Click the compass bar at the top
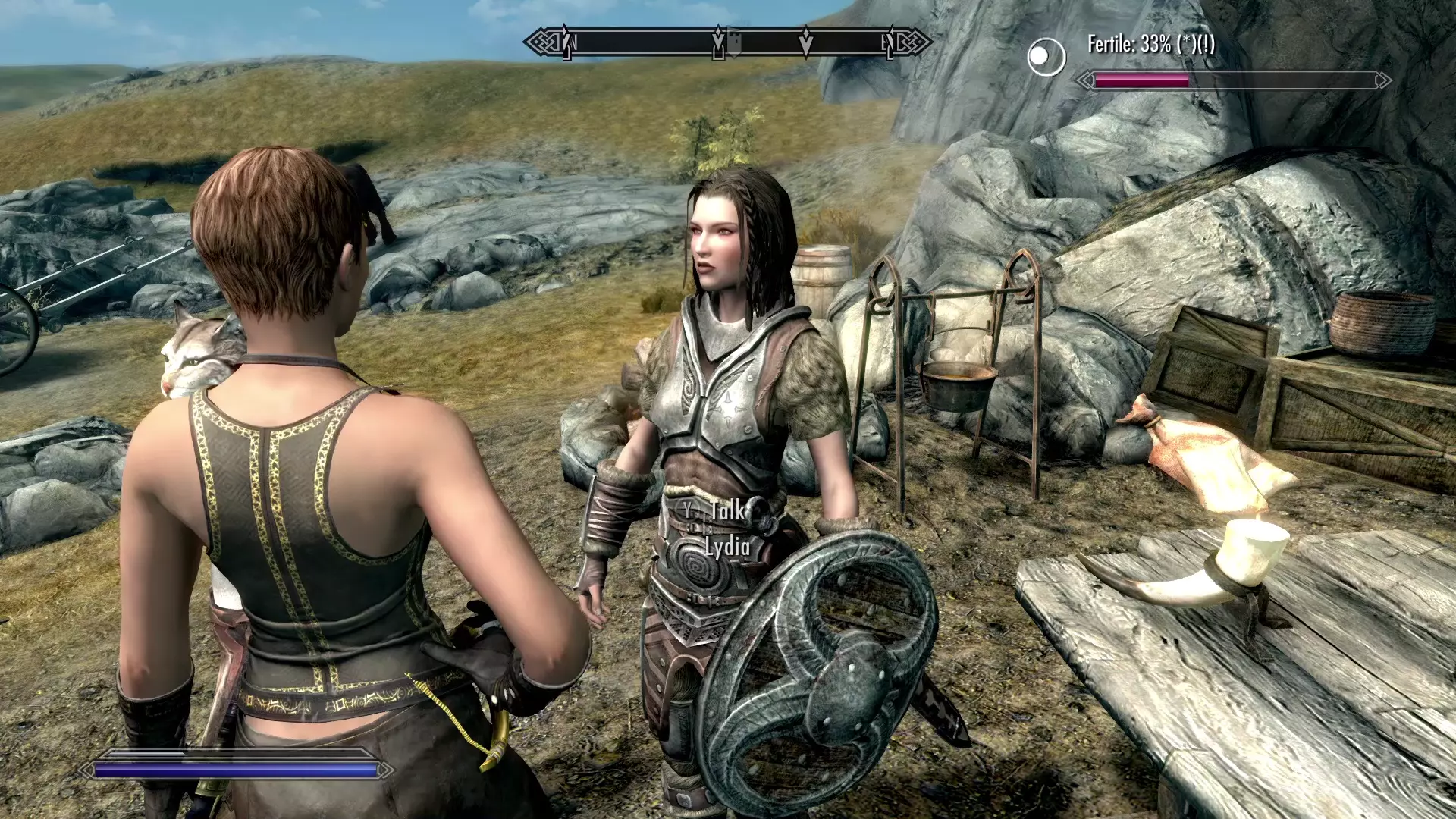1456x819 pixels. (728, 42)
